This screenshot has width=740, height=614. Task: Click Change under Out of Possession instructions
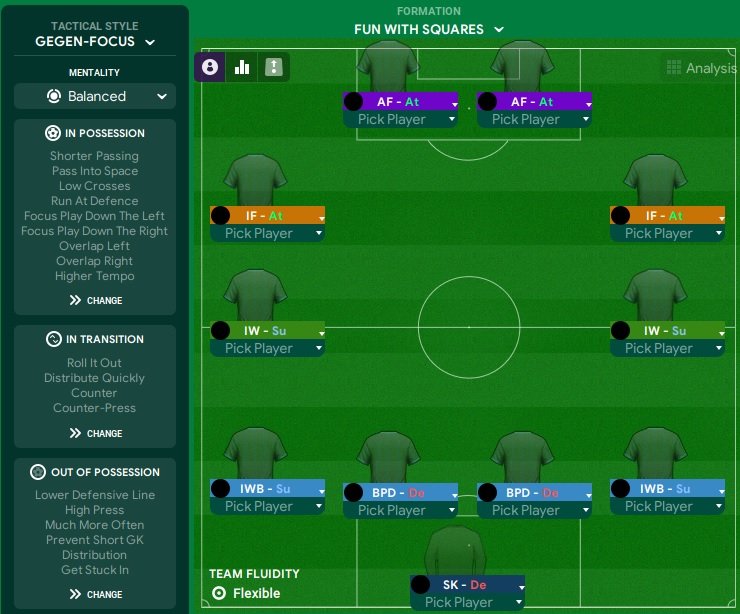click(96, 594)
